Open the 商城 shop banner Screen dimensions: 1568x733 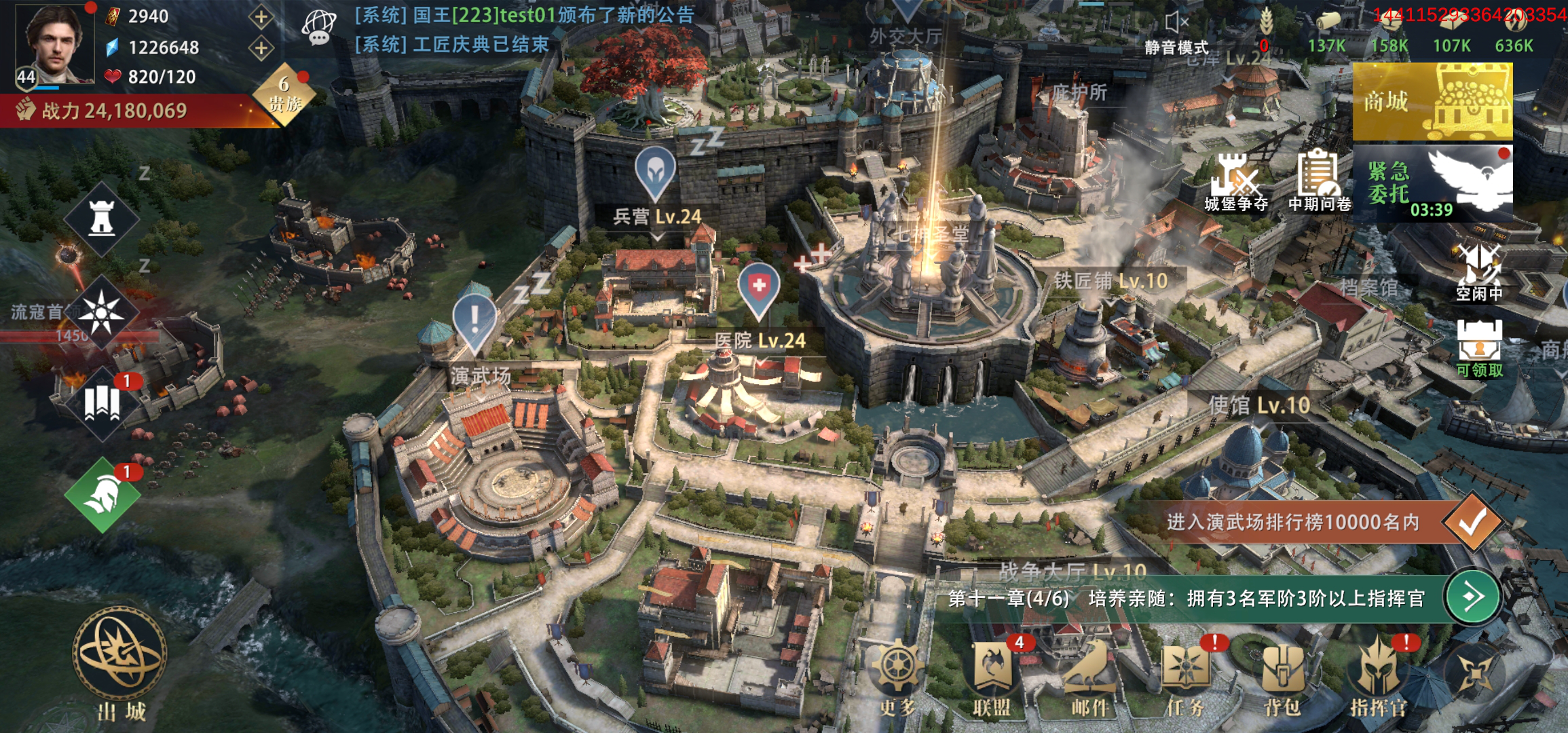point(1432,102)
